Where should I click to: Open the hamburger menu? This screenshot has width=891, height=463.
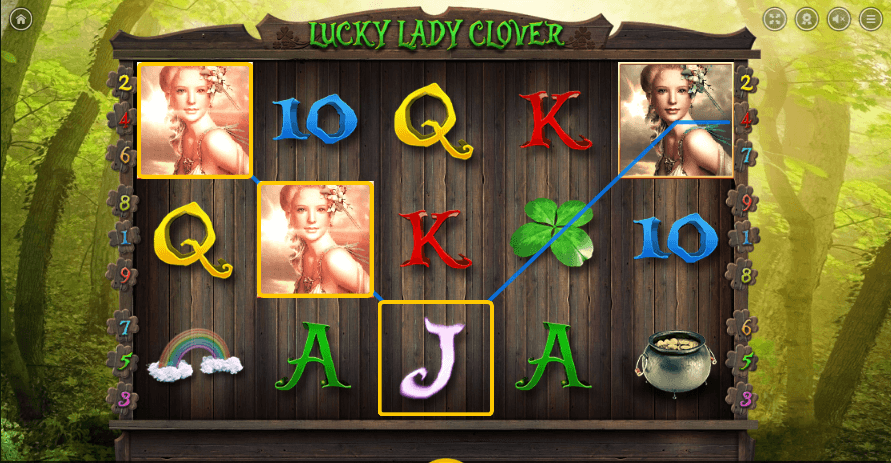point(870,19)
